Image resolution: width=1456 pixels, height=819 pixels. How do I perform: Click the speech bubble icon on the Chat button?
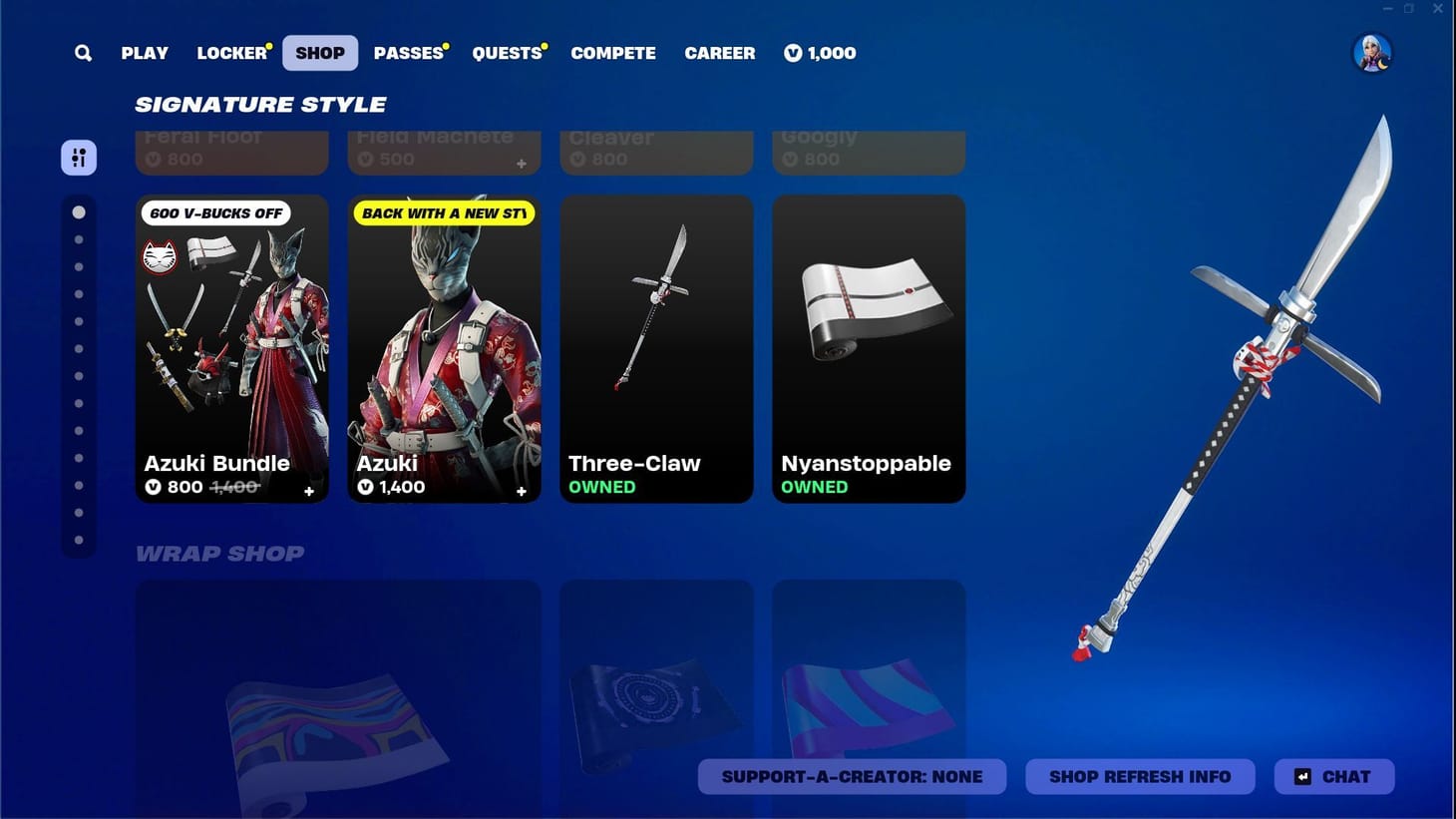coord(1301,776)
